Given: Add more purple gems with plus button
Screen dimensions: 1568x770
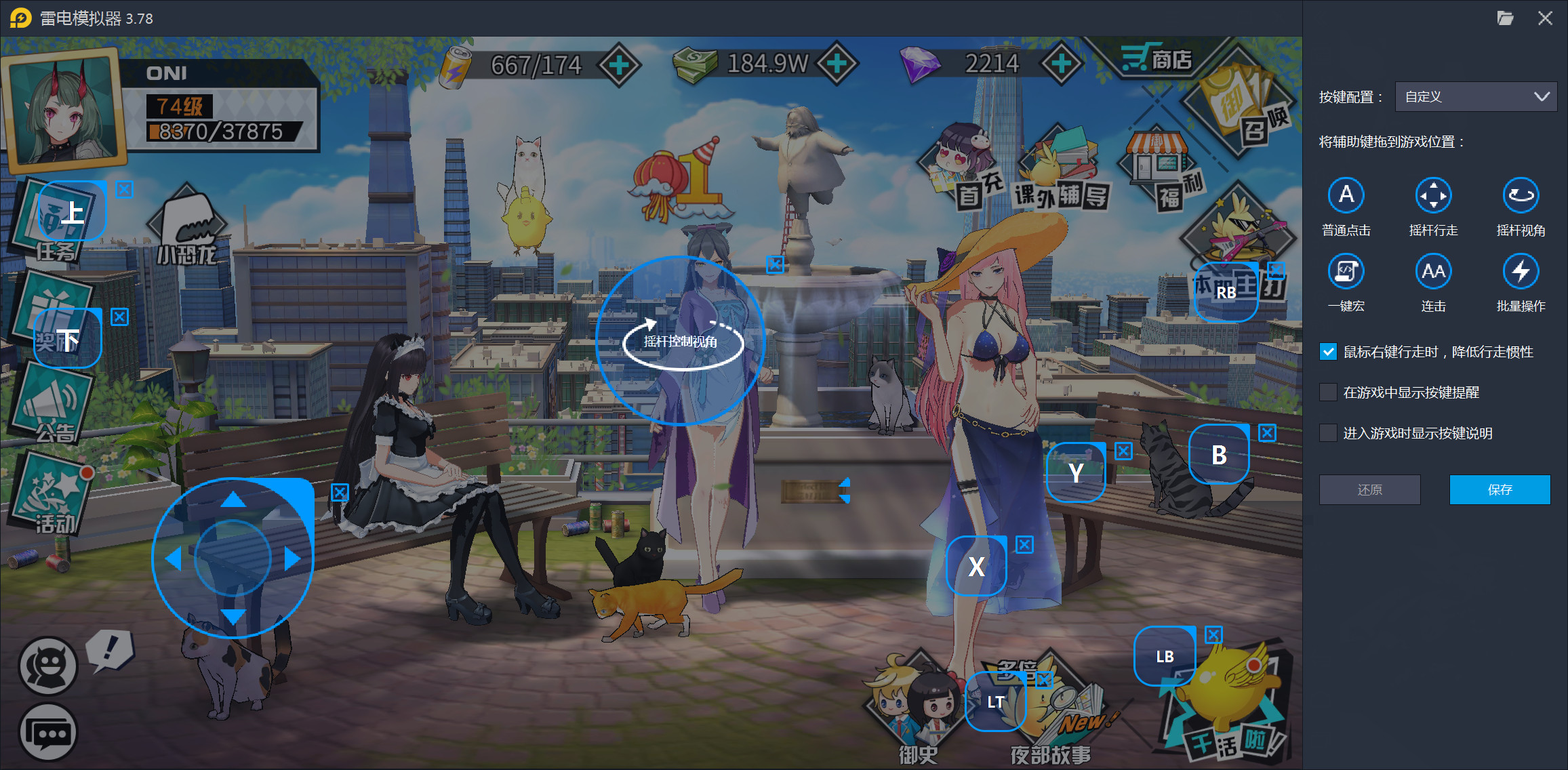Looking at the screenshot, I should tap(1061, 64).
